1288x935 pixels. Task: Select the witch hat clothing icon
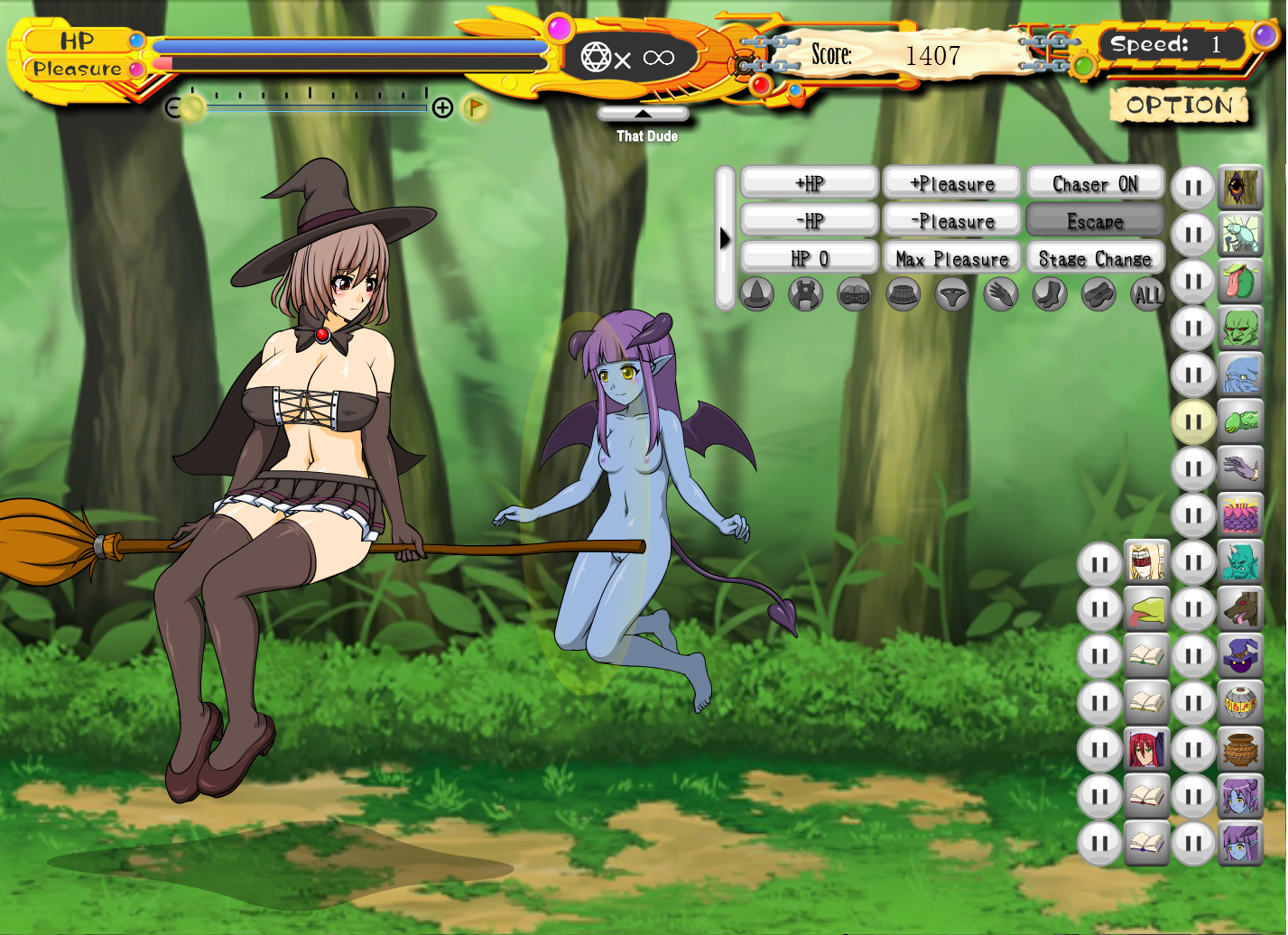(757, 294)
